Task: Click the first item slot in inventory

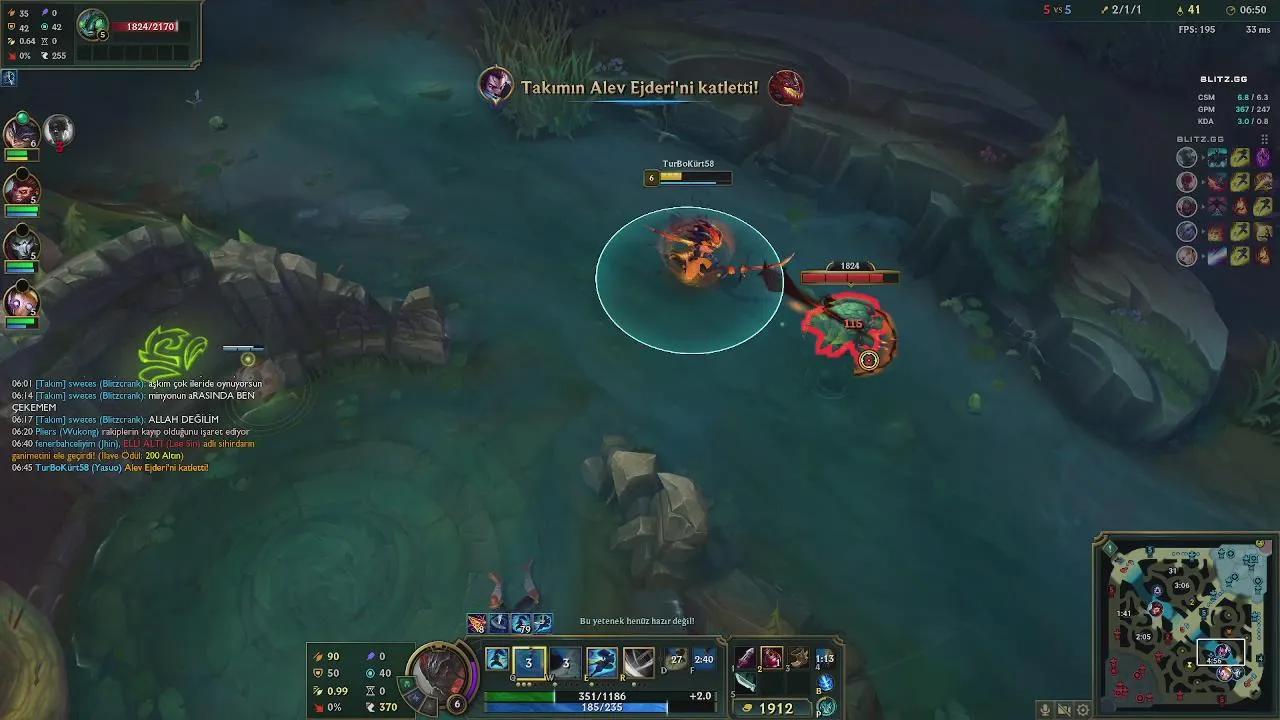Action: (744, 660)
